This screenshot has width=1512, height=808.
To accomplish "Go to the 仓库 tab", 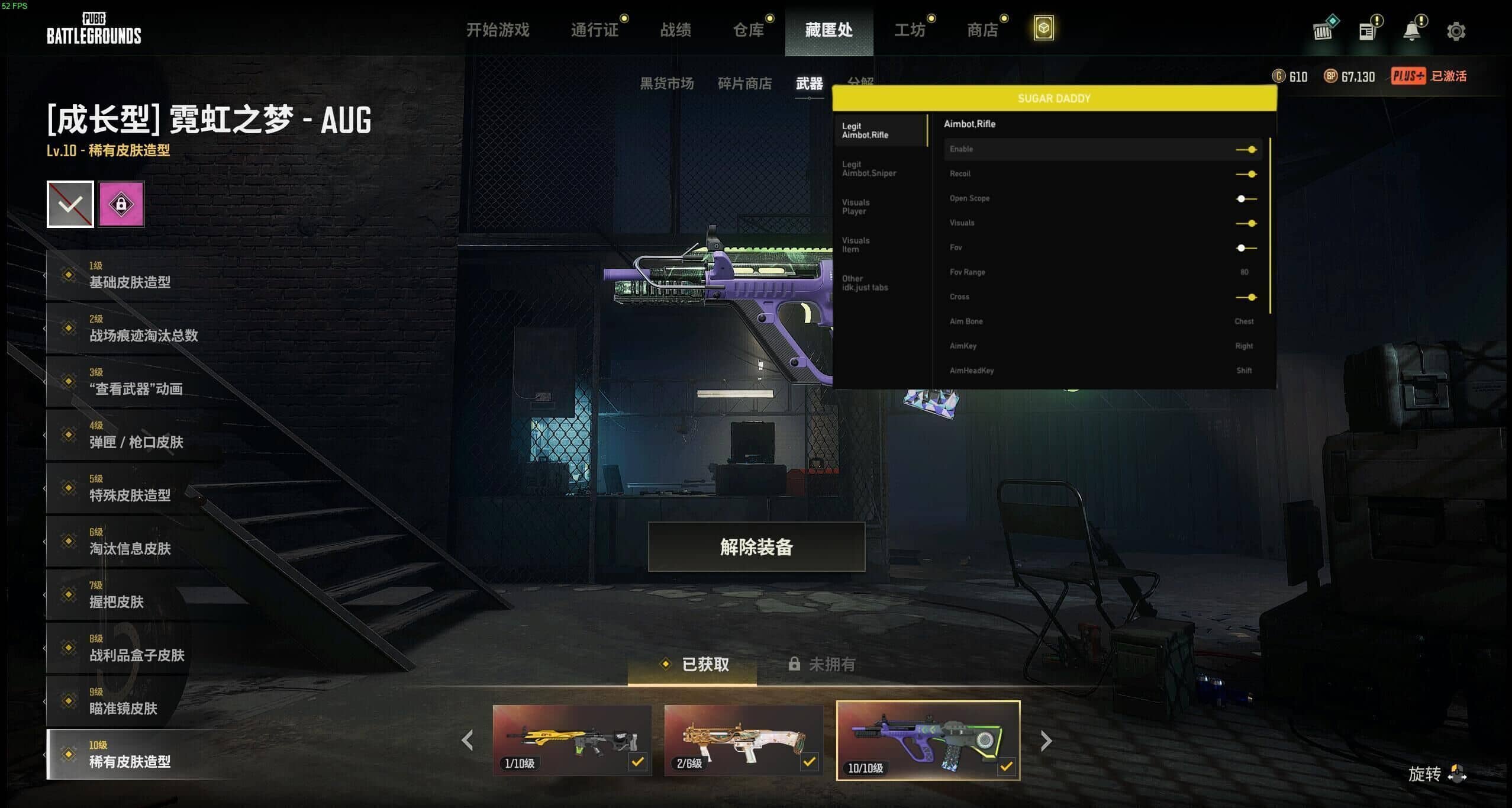I will click(x=749, y=30).
